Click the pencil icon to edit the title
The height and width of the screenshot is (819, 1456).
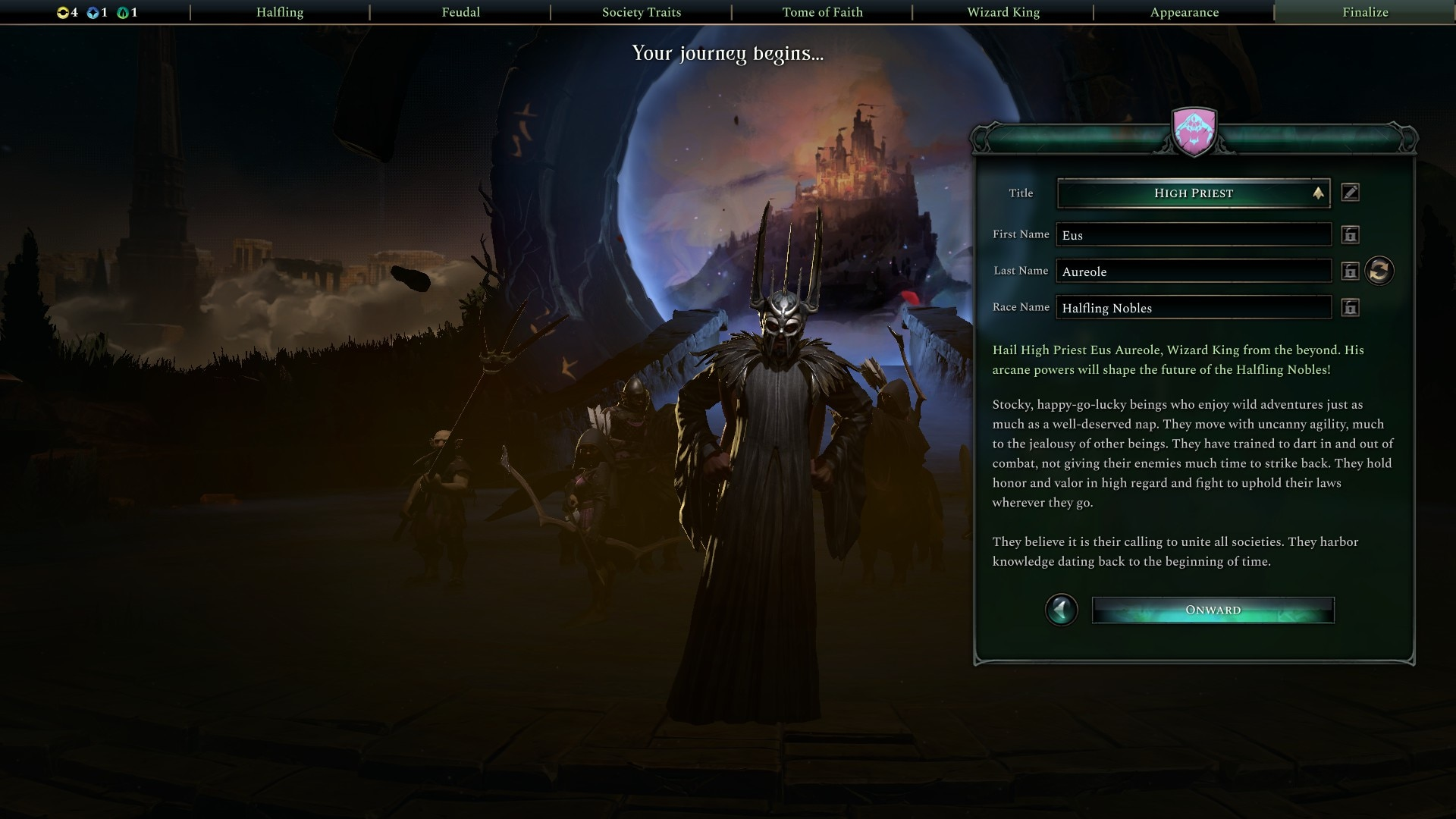[1350, 193]
